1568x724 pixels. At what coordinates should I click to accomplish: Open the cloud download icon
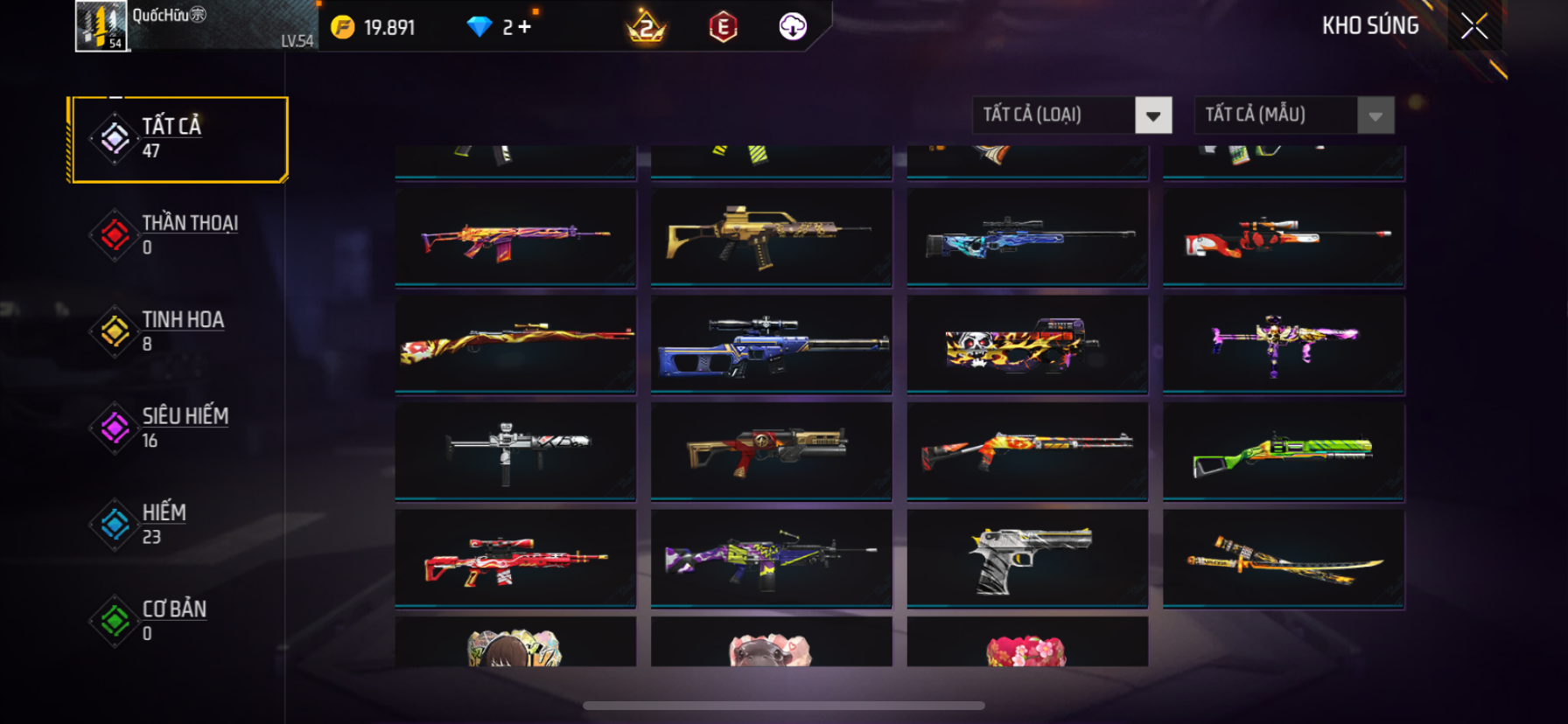click(x=793, y=27)
